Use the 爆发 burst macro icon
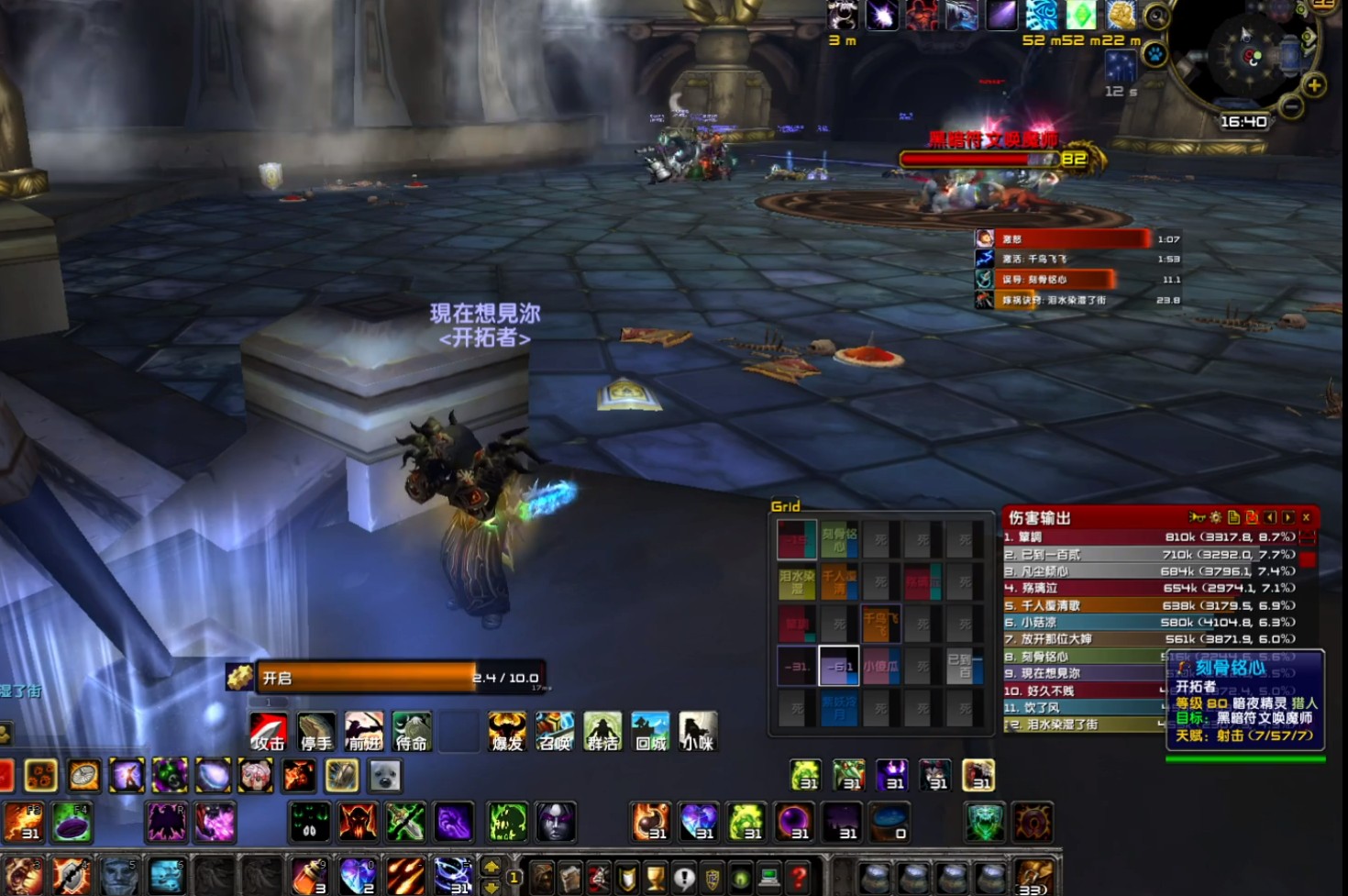The width and height of the screenshot is (1348, 896). [x=507, y=732]
